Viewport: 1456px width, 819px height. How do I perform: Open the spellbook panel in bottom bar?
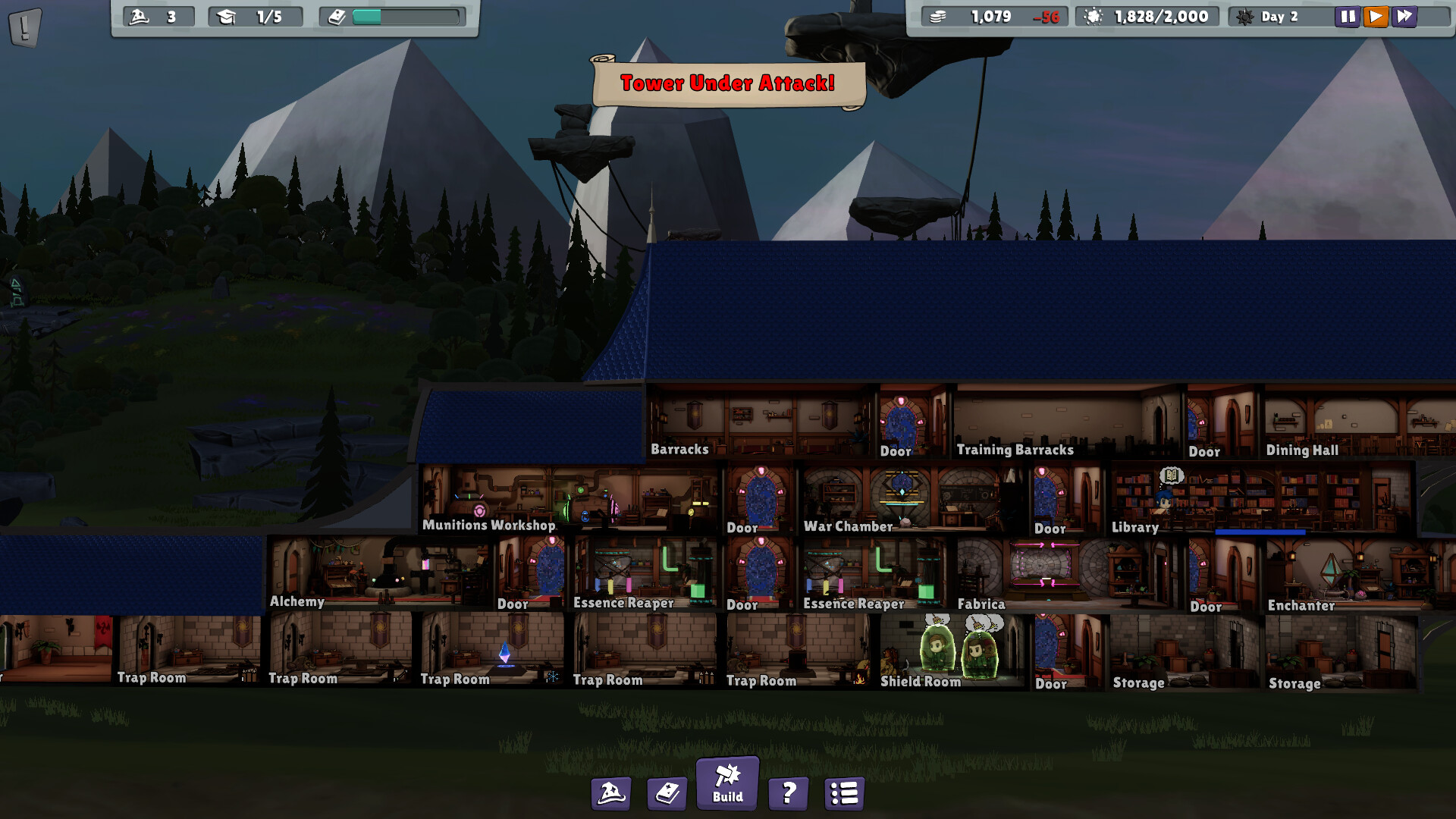pos(667,793)
